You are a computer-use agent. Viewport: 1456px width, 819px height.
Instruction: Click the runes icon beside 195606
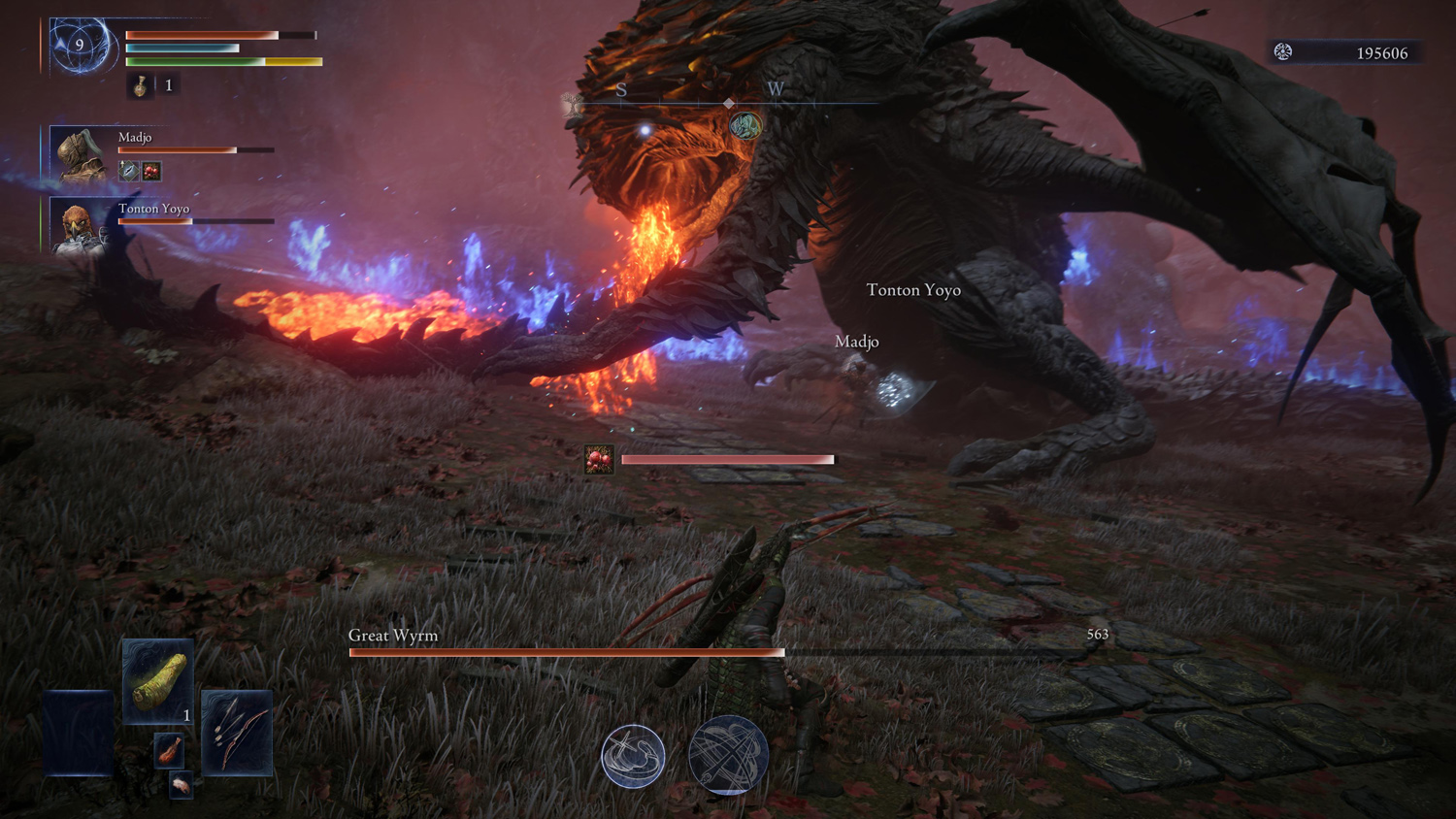(1283, 52)
